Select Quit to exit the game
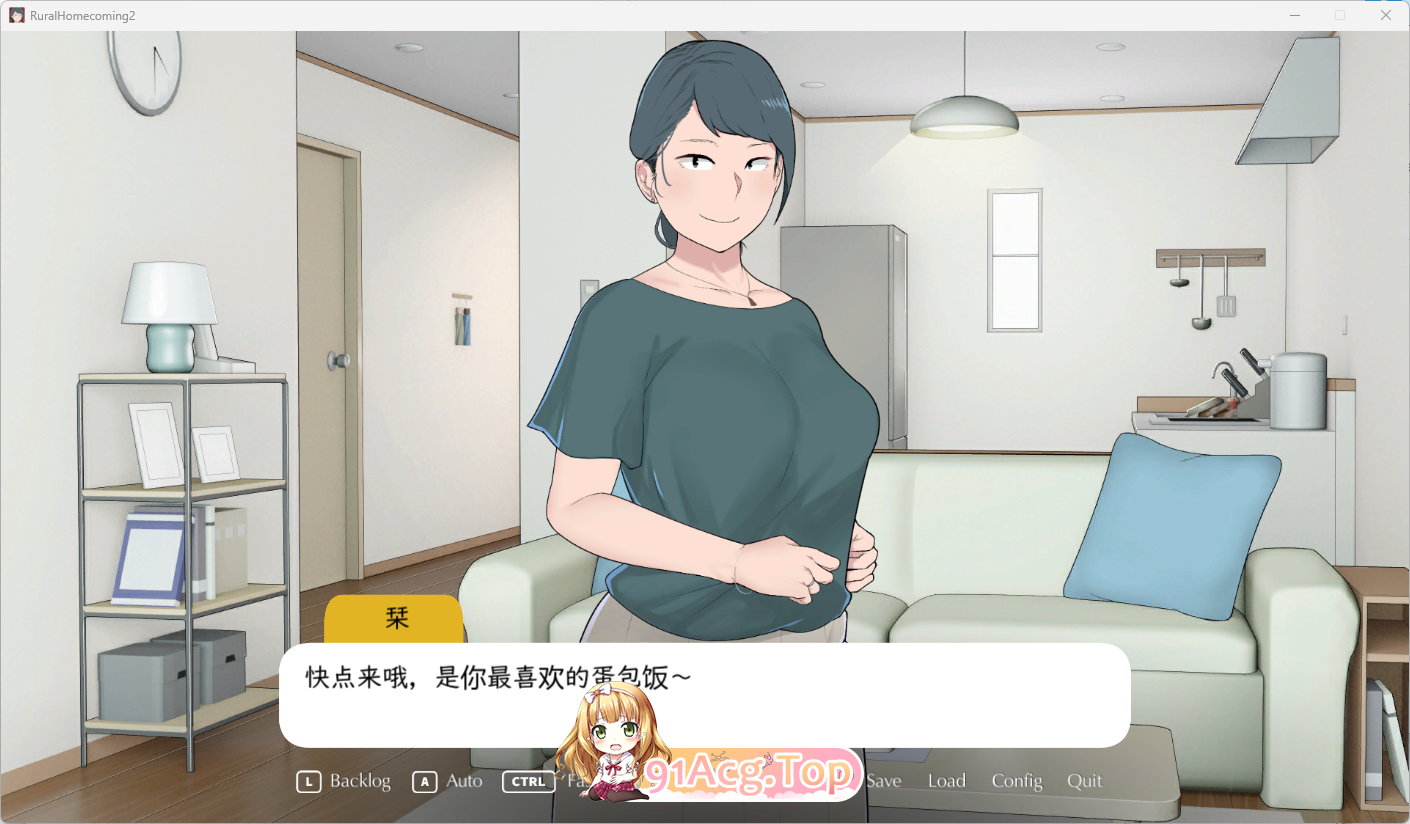Screen dimensions: 1410x824 tap(1084, 781)
